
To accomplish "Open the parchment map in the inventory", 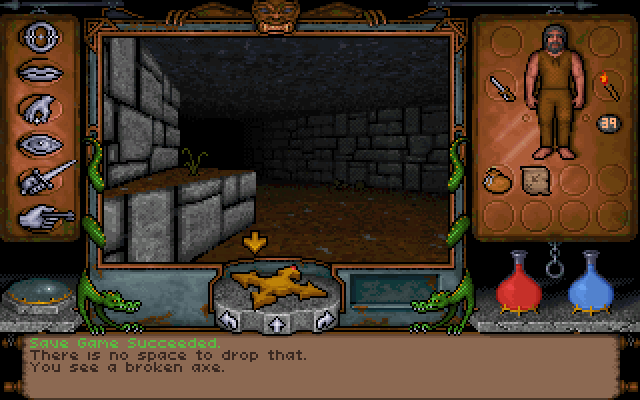I will [533, 180].
